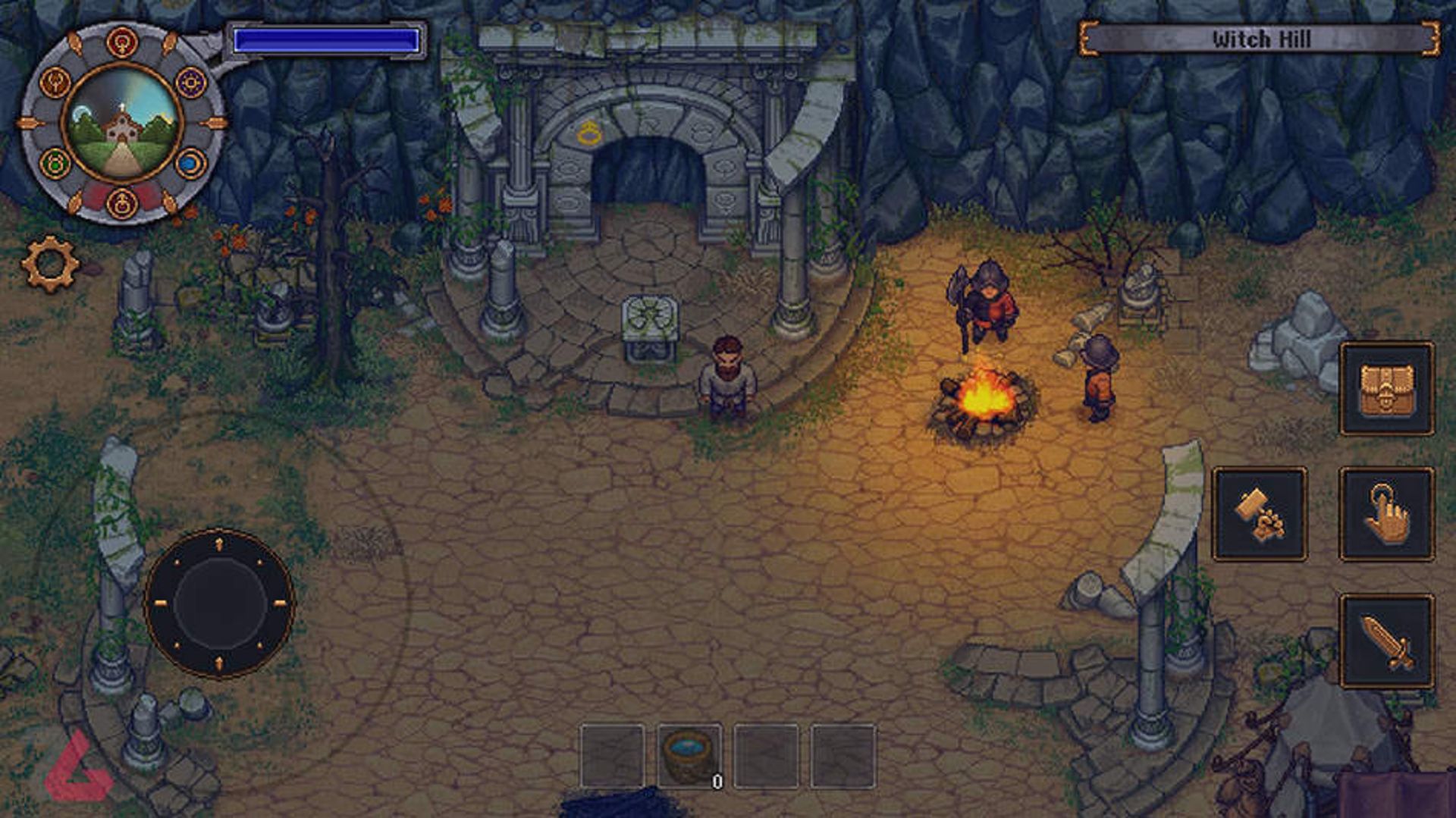Screen dimensions: 1456x818
Task: Tap the red medallion atop the day clock
Action: 121,41
